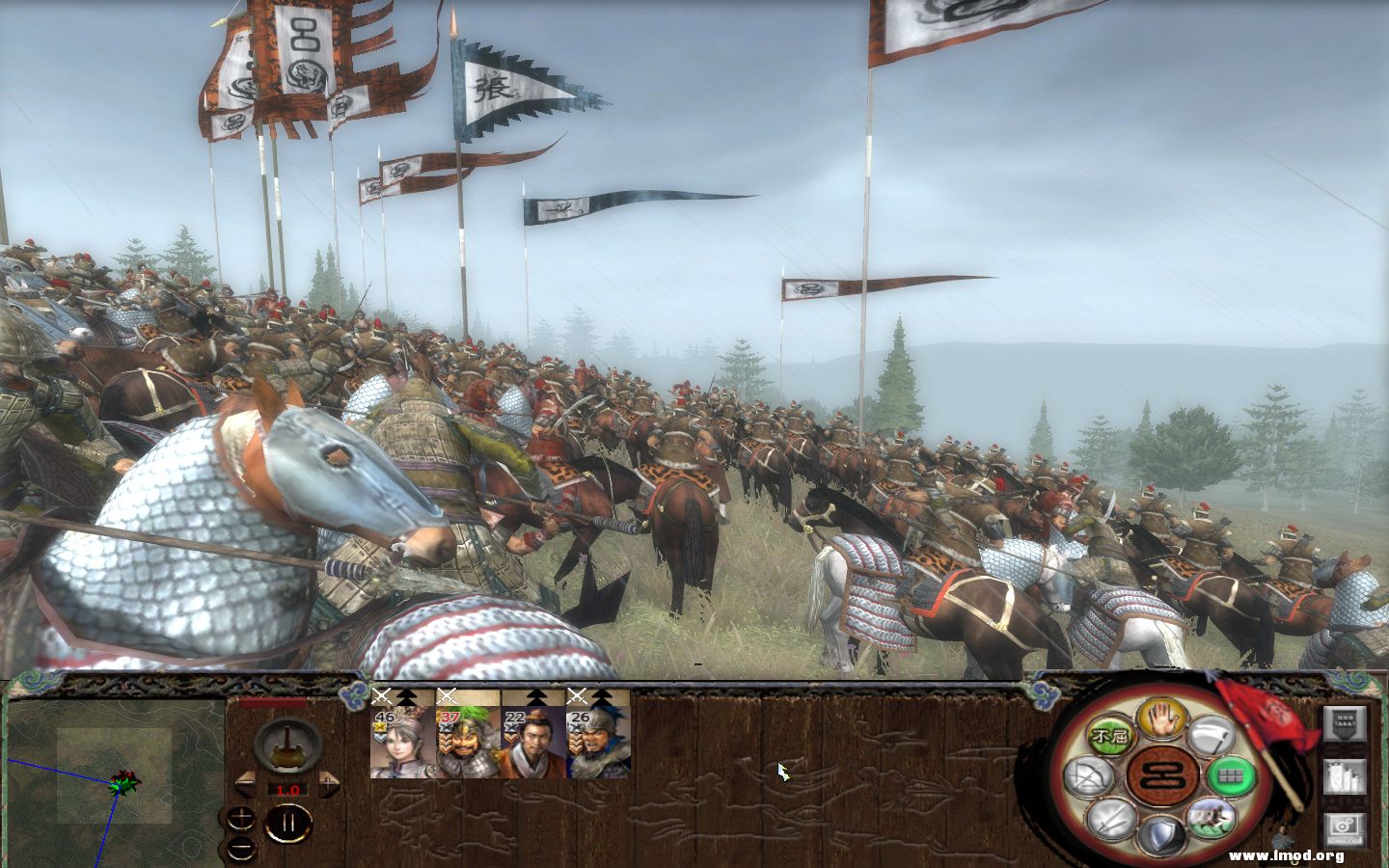Activate the green 不屈 ability
Image resolution: width=1389 pixels, height=868 pixels.
1111,735
